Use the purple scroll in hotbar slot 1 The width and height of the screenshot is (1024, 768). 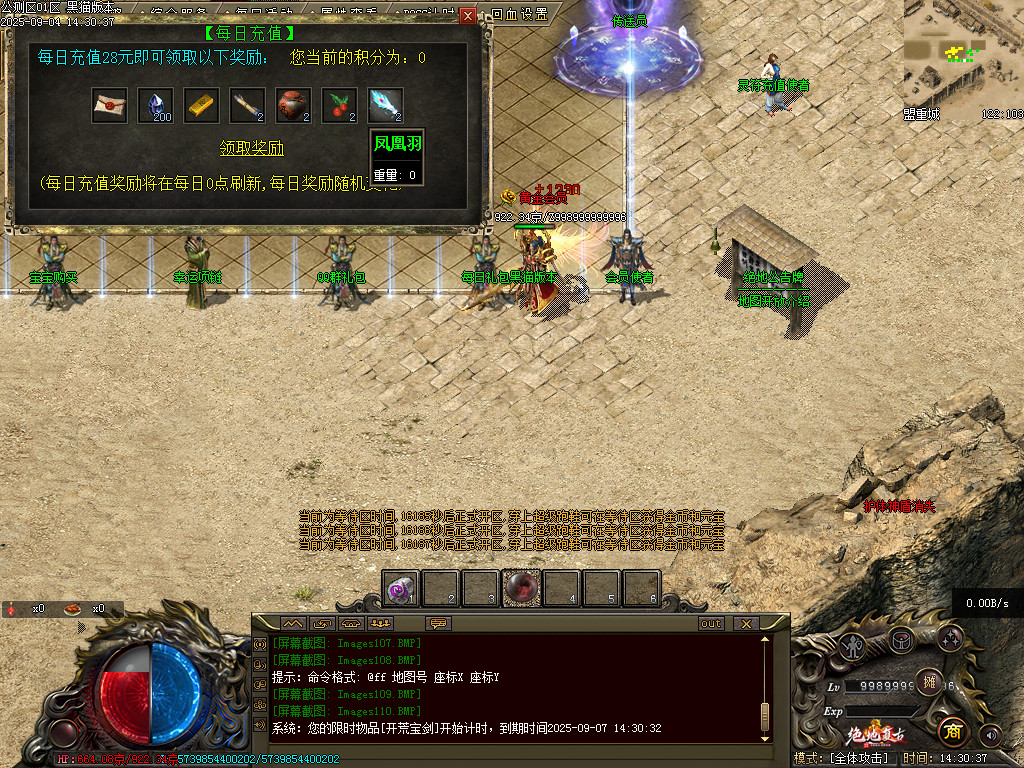(x=402, y=589)
